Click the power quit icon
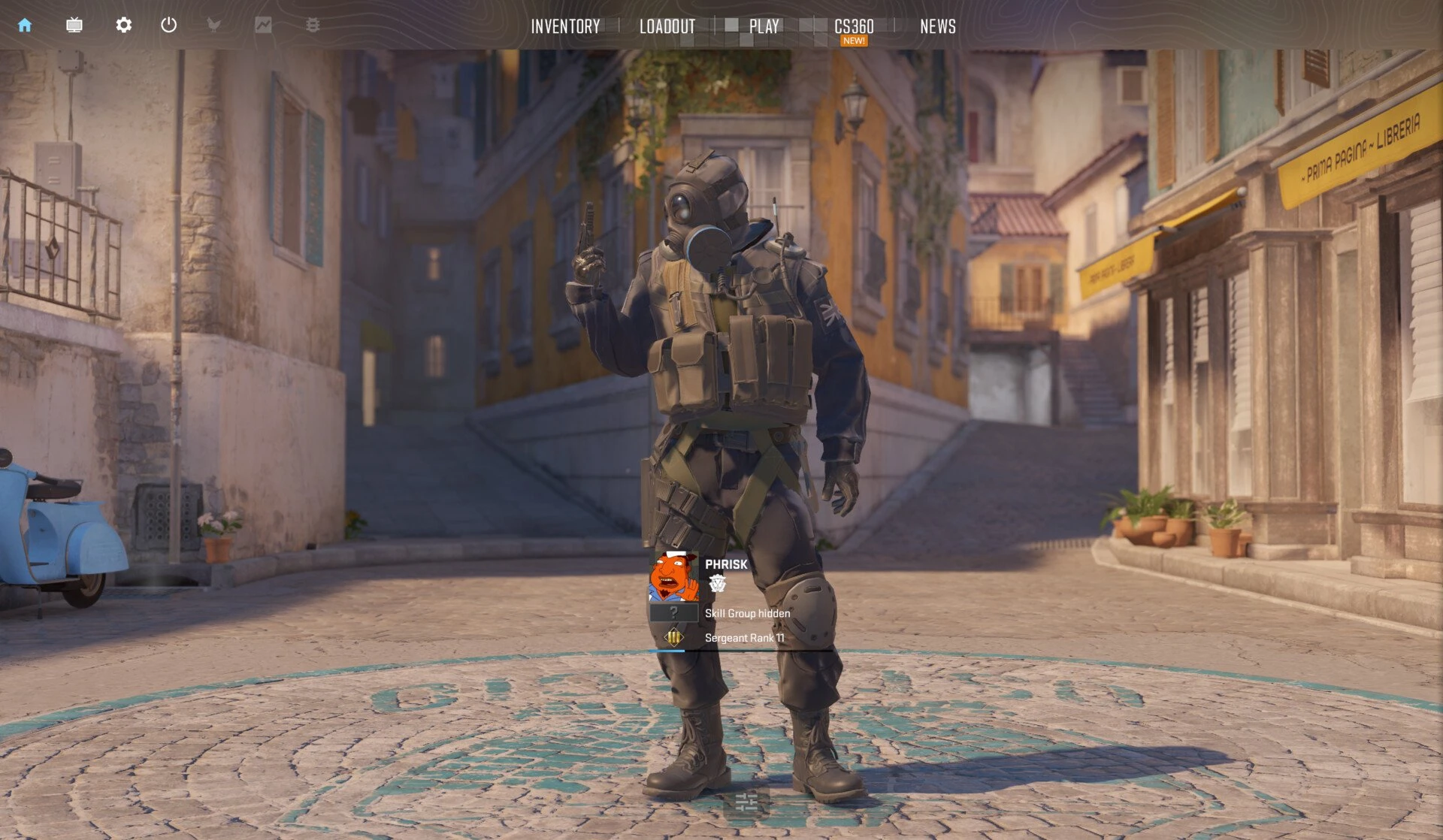Image resolution: width=1443 pixels, height=840 pixels. 169,26
